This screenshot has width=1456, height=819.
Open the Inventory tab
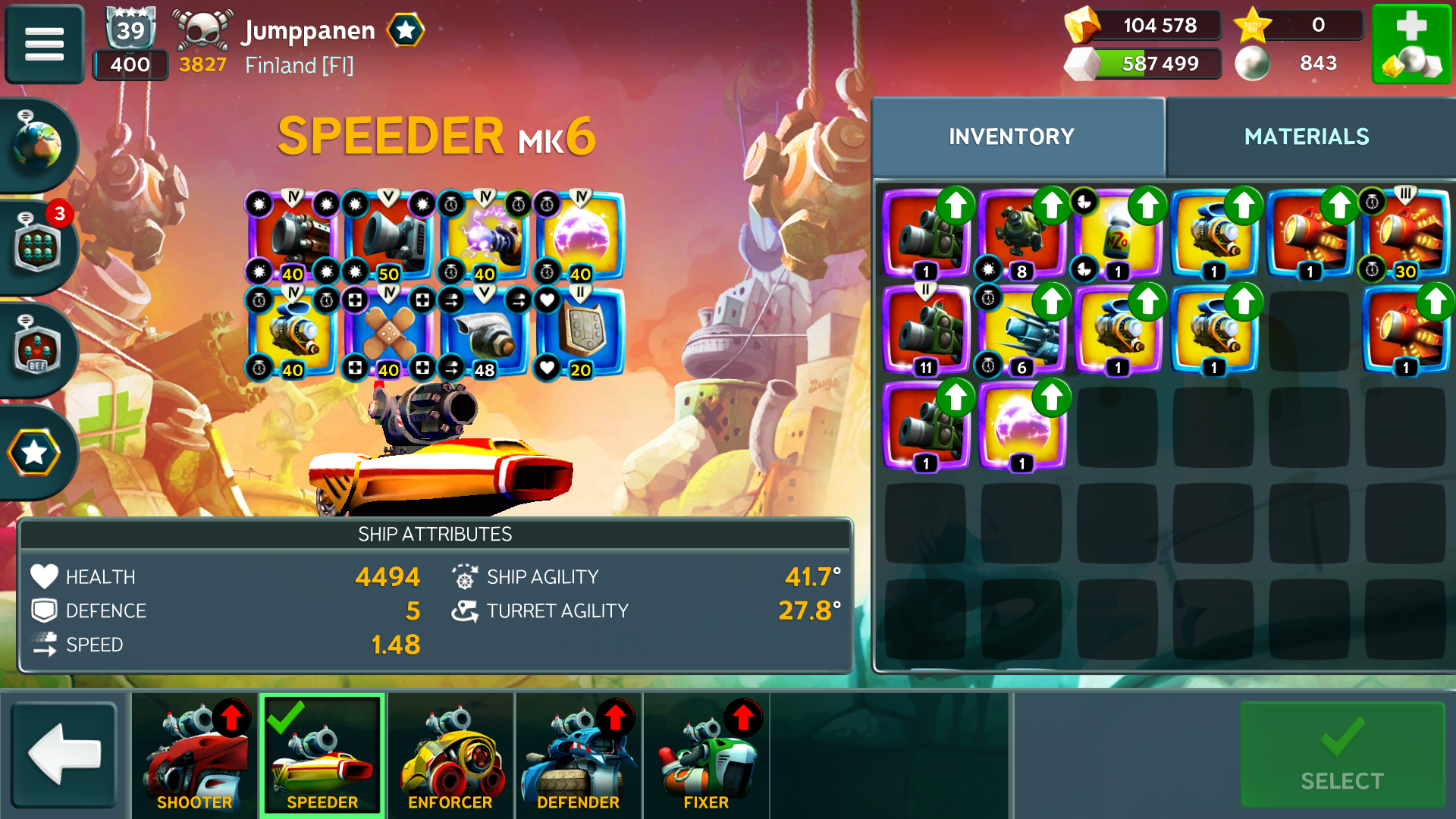1012,136
